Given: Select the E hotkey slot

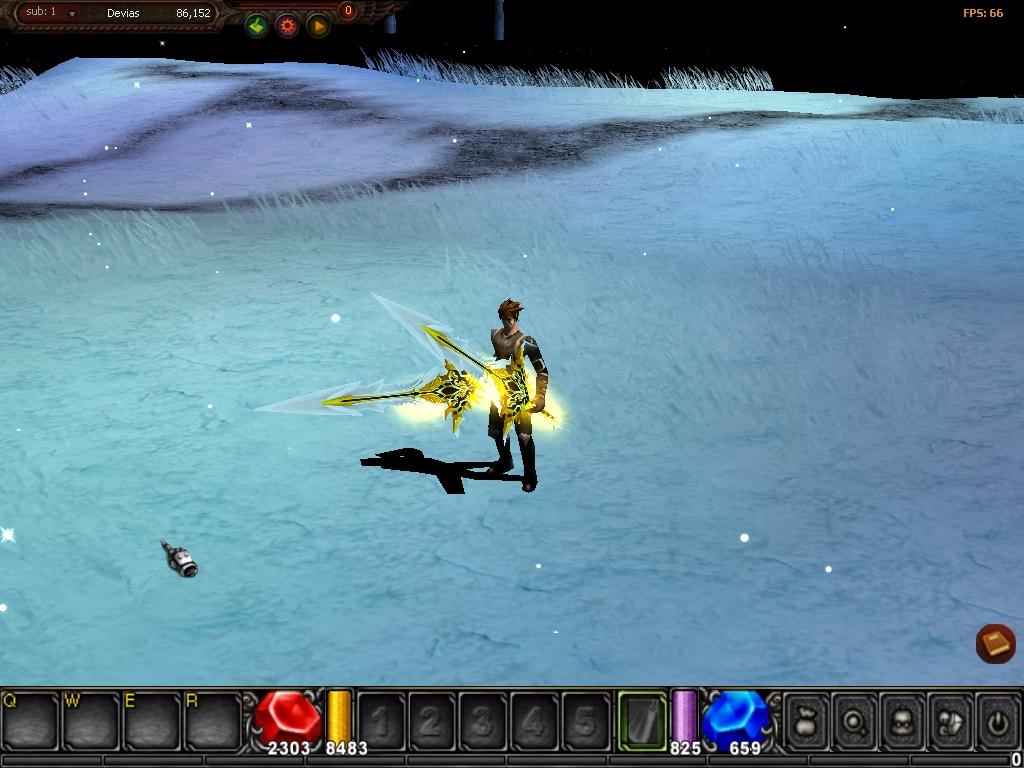Looking at the screenshot, I should click(x=153, y=720).
